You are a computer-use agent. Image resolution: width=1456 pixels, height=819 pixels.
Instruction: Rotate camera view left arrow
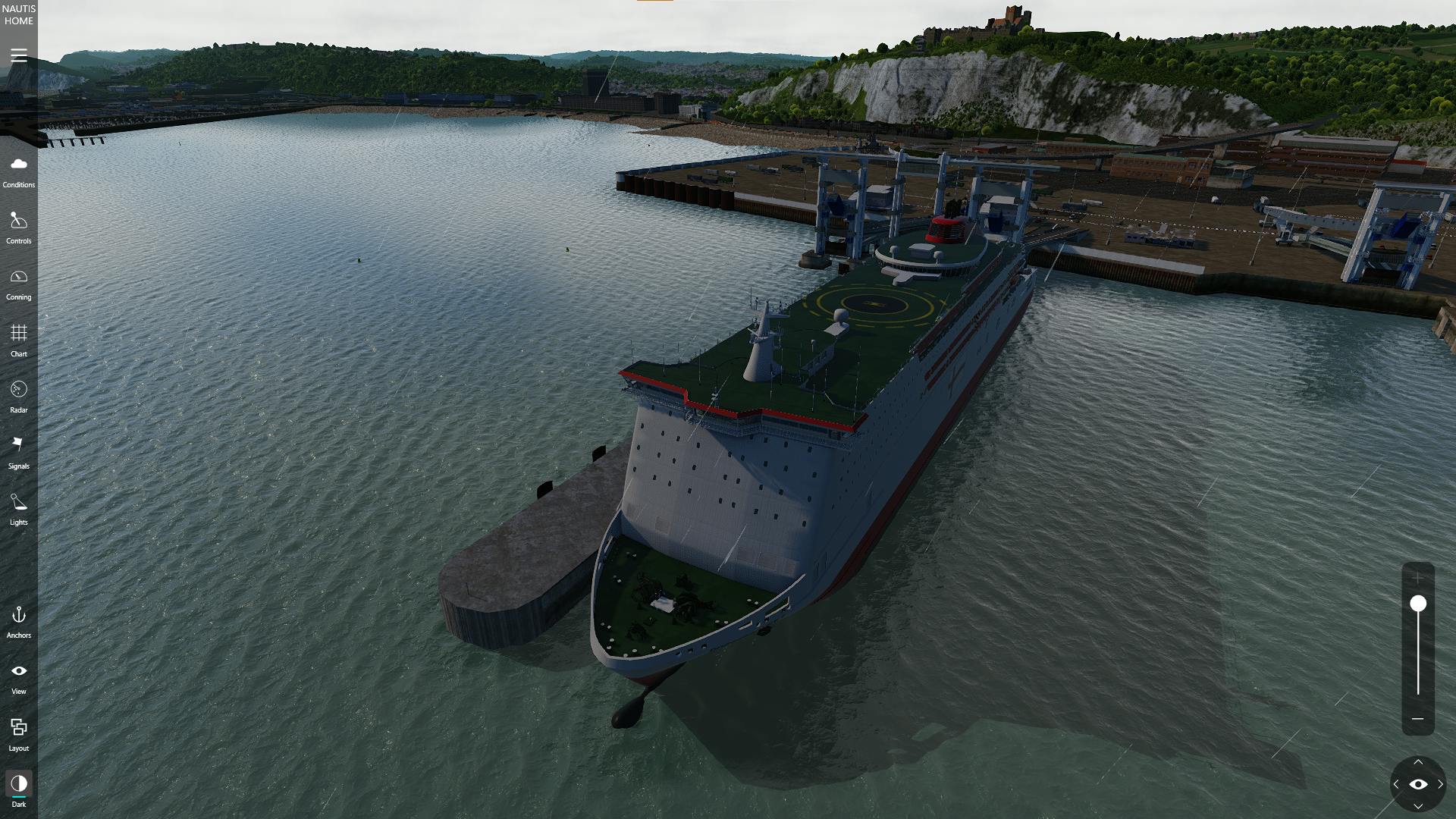[x=1396, y=785]
